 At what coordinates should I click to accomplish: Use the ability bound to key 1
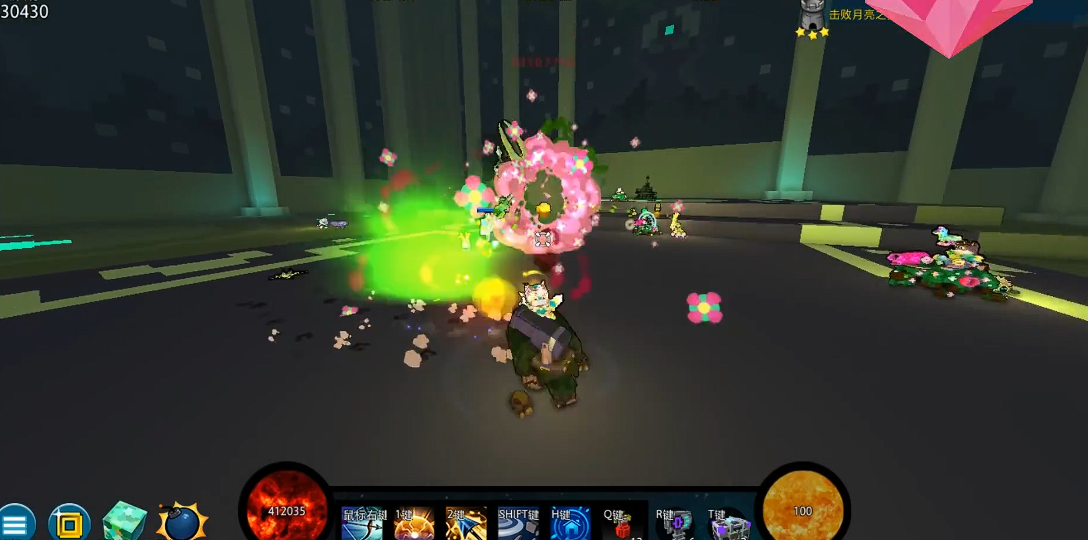[413, 525]
